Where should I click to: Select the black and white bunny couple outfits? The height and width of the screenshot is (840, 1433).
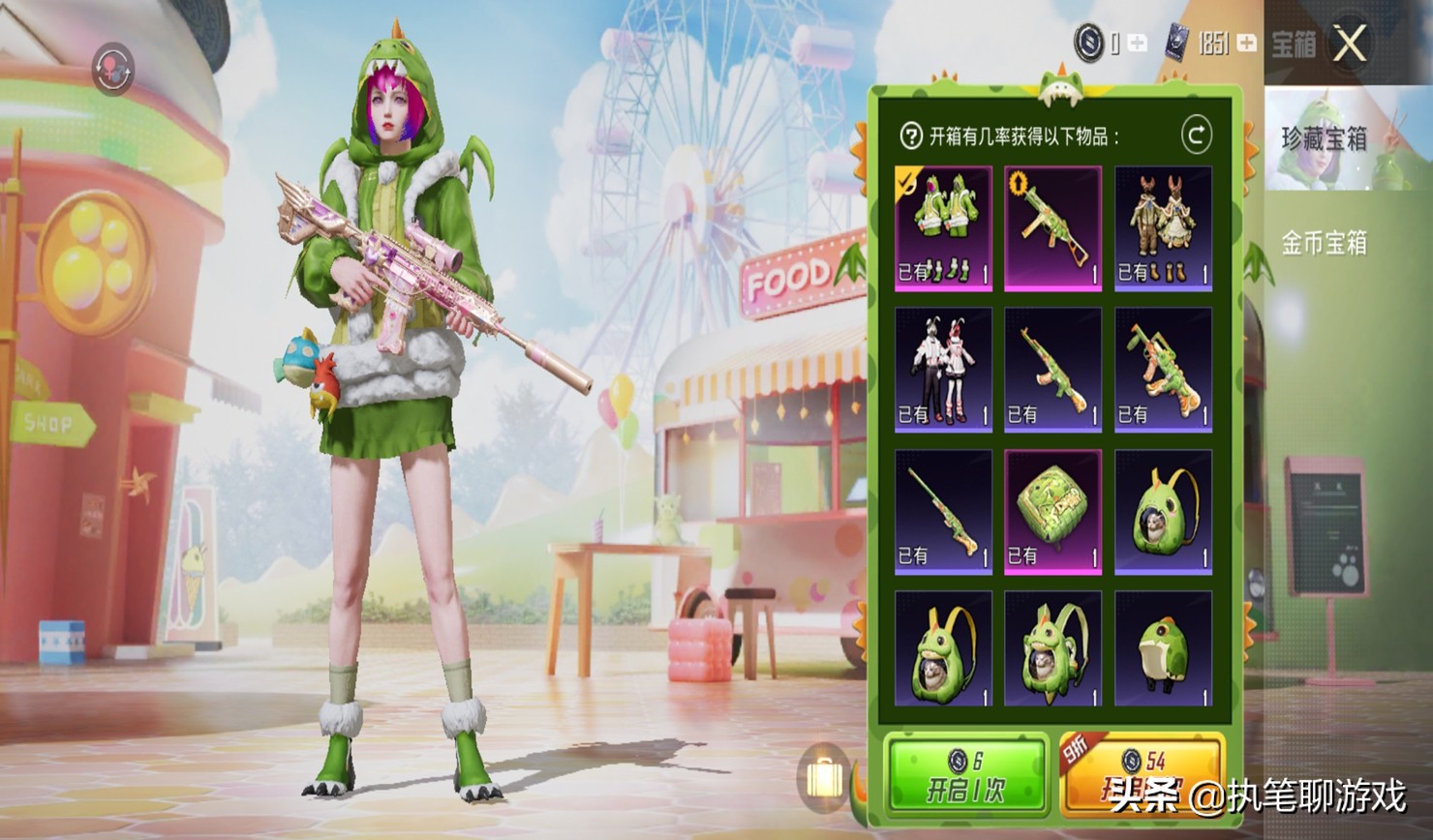(x=943, y=370)
